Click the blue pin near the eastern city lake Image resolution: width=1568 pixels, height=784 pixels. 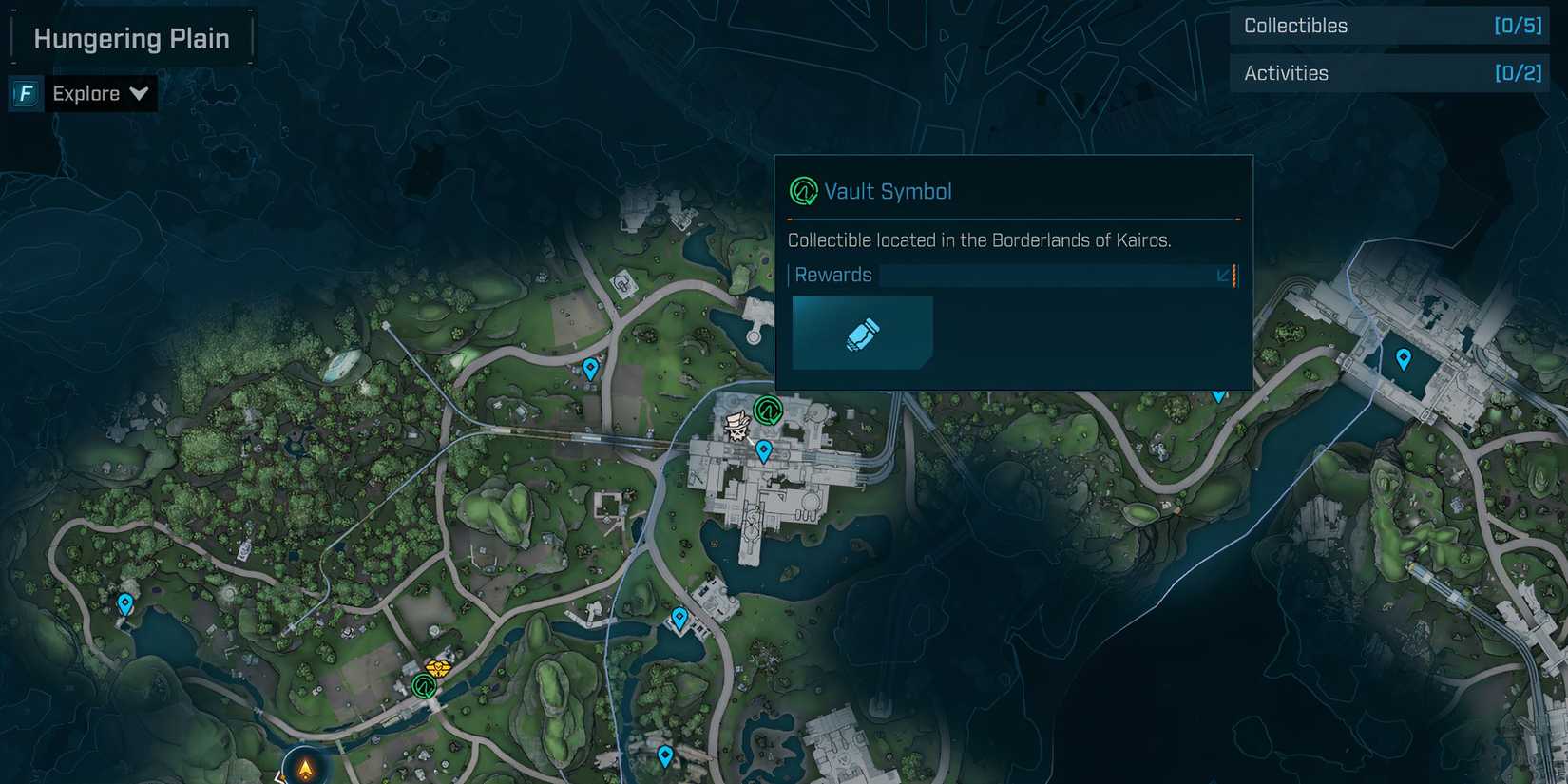click(x=1404, y=359)
